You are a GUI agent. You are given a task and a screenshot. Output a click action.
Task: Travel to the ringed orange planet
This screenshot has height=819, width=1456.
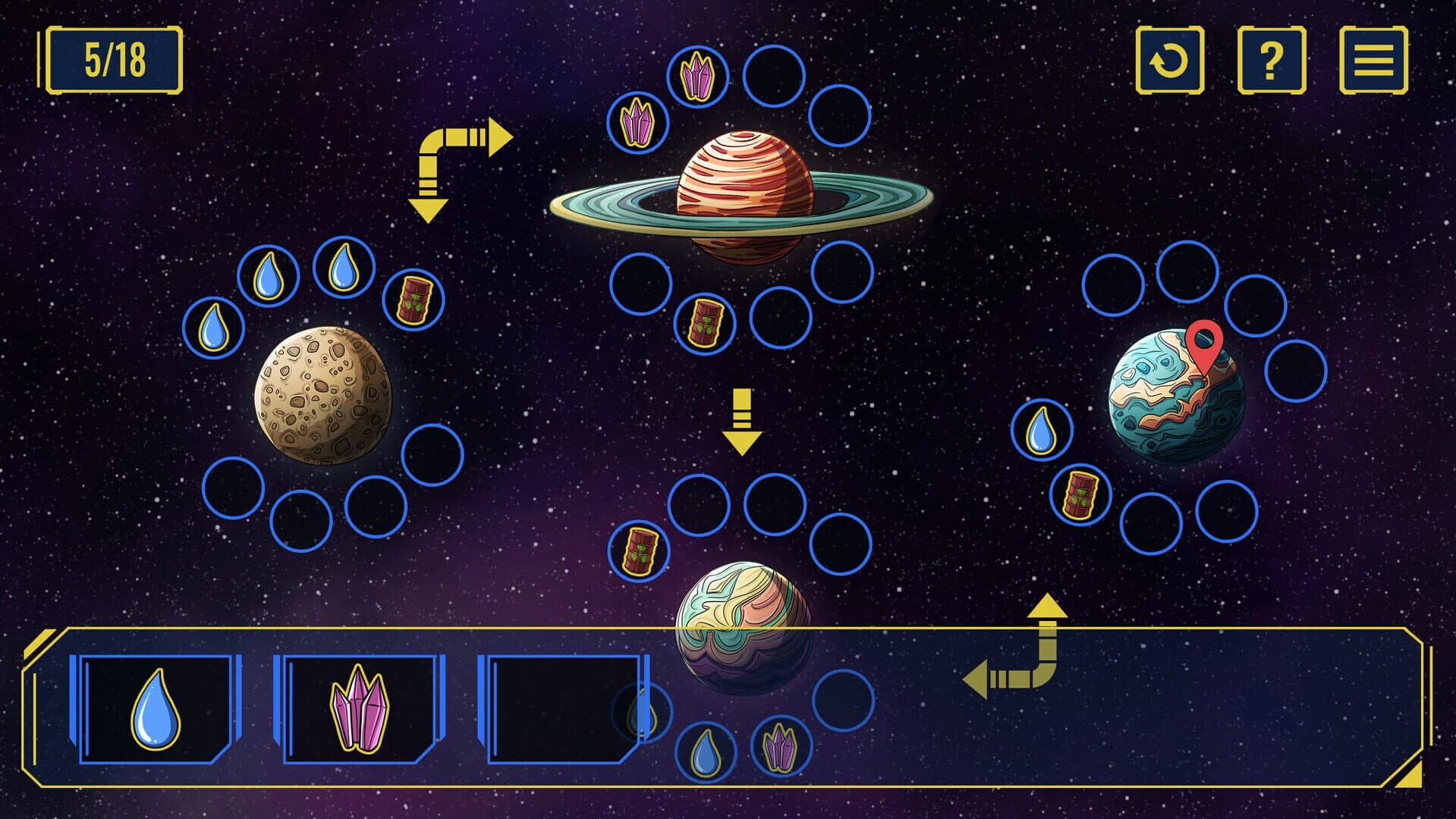point(744,197)
